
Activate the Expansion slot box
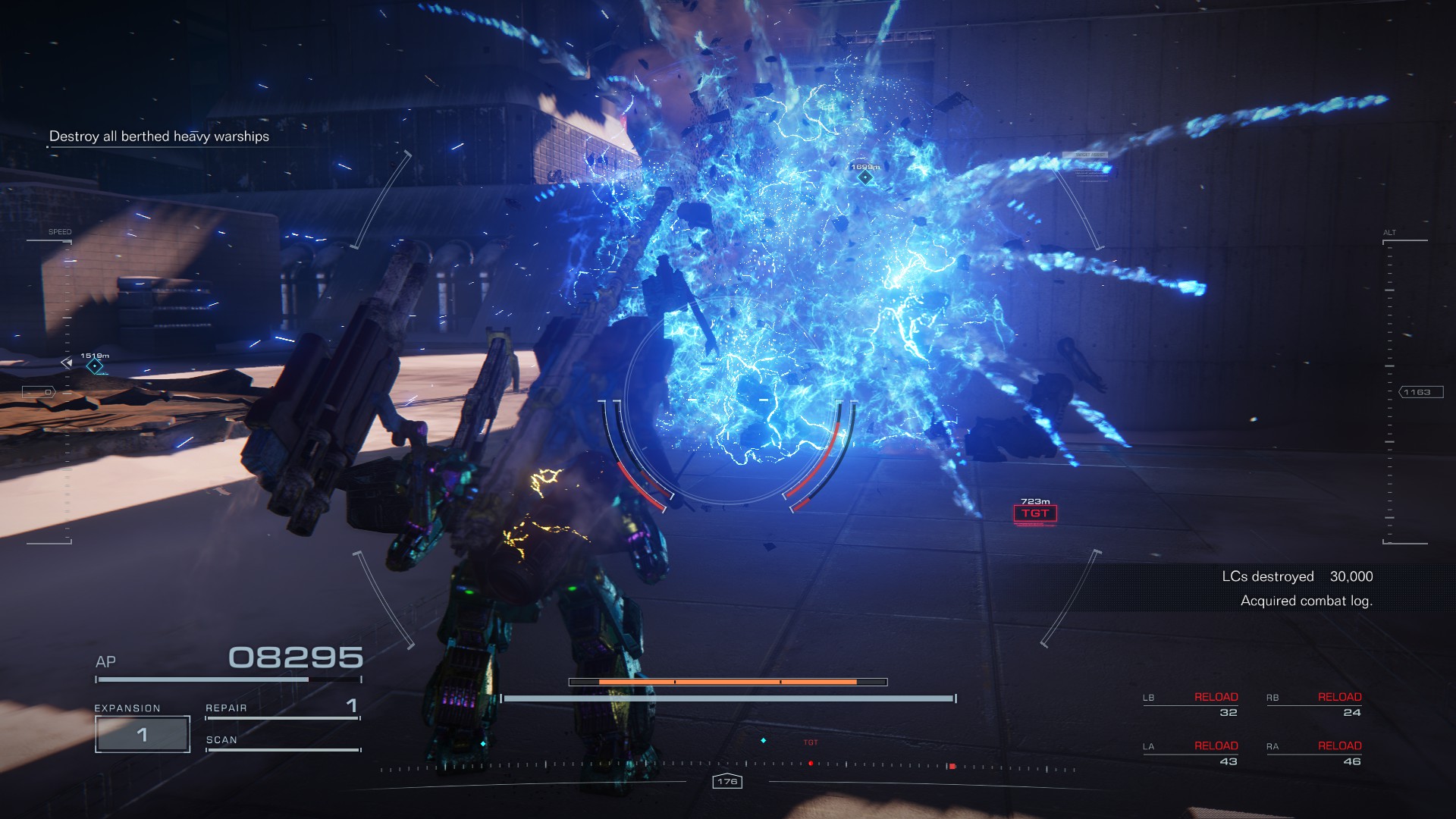(x=143, y=734)
